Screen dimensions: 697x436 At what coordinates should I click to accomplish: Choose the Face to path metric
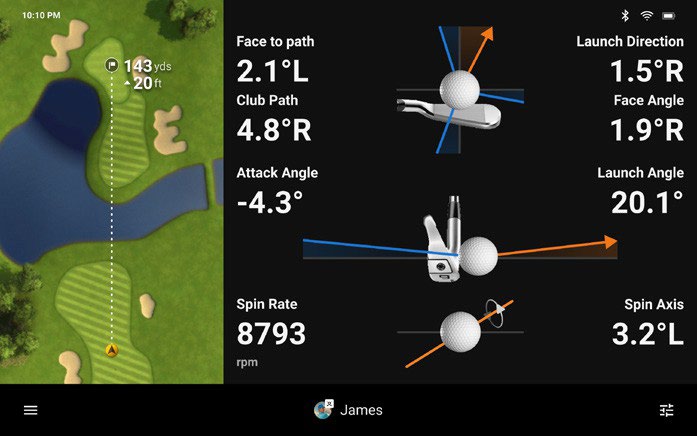click(x=275, y=60)
